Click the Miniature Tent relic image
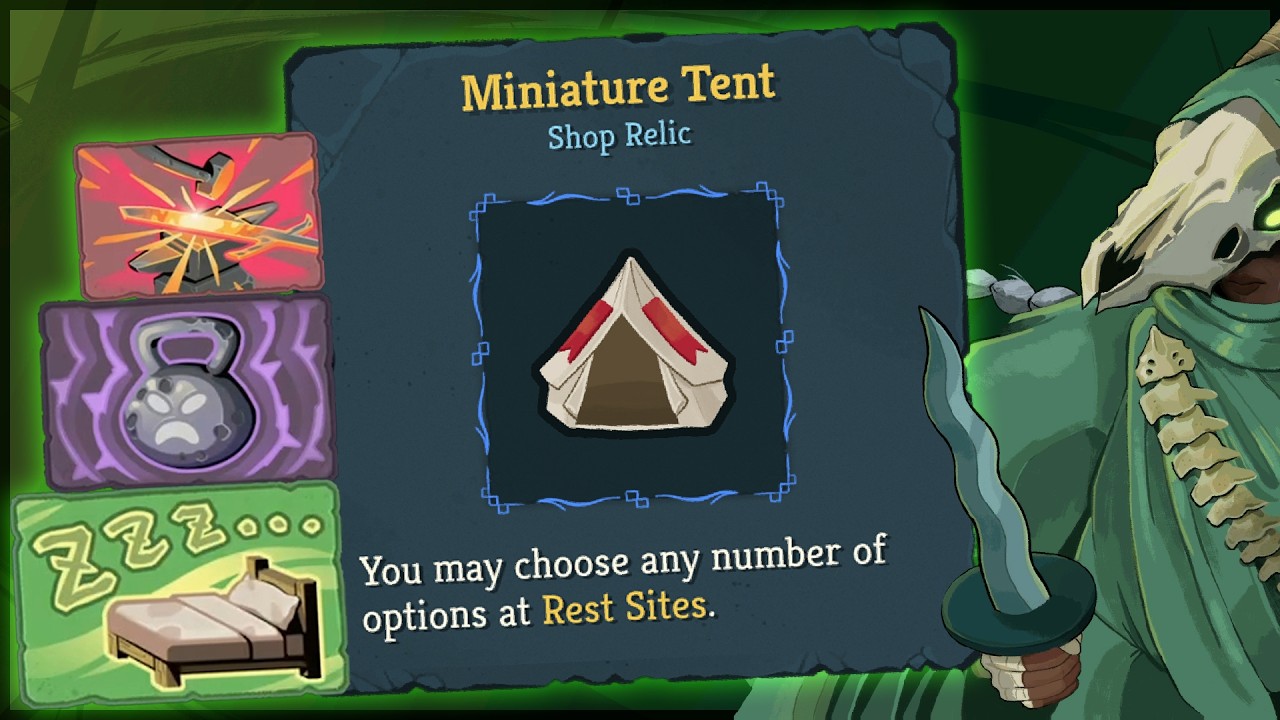Image resolution: width=1280 pixels, height=720 pixels. pyautogui.click(x=630, y=347)
